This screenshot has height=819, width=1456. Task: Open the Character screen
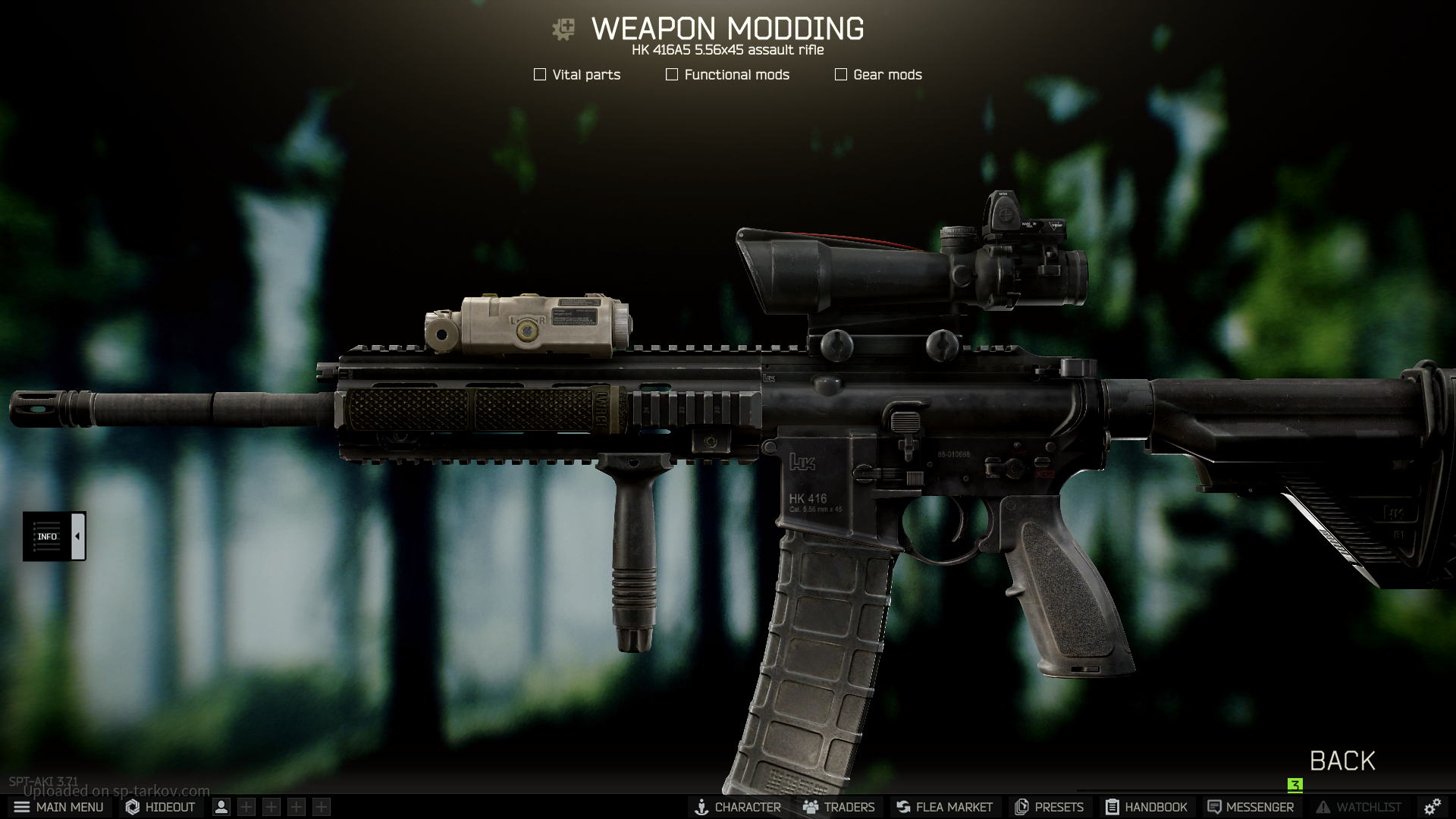(x=738, y=807)
